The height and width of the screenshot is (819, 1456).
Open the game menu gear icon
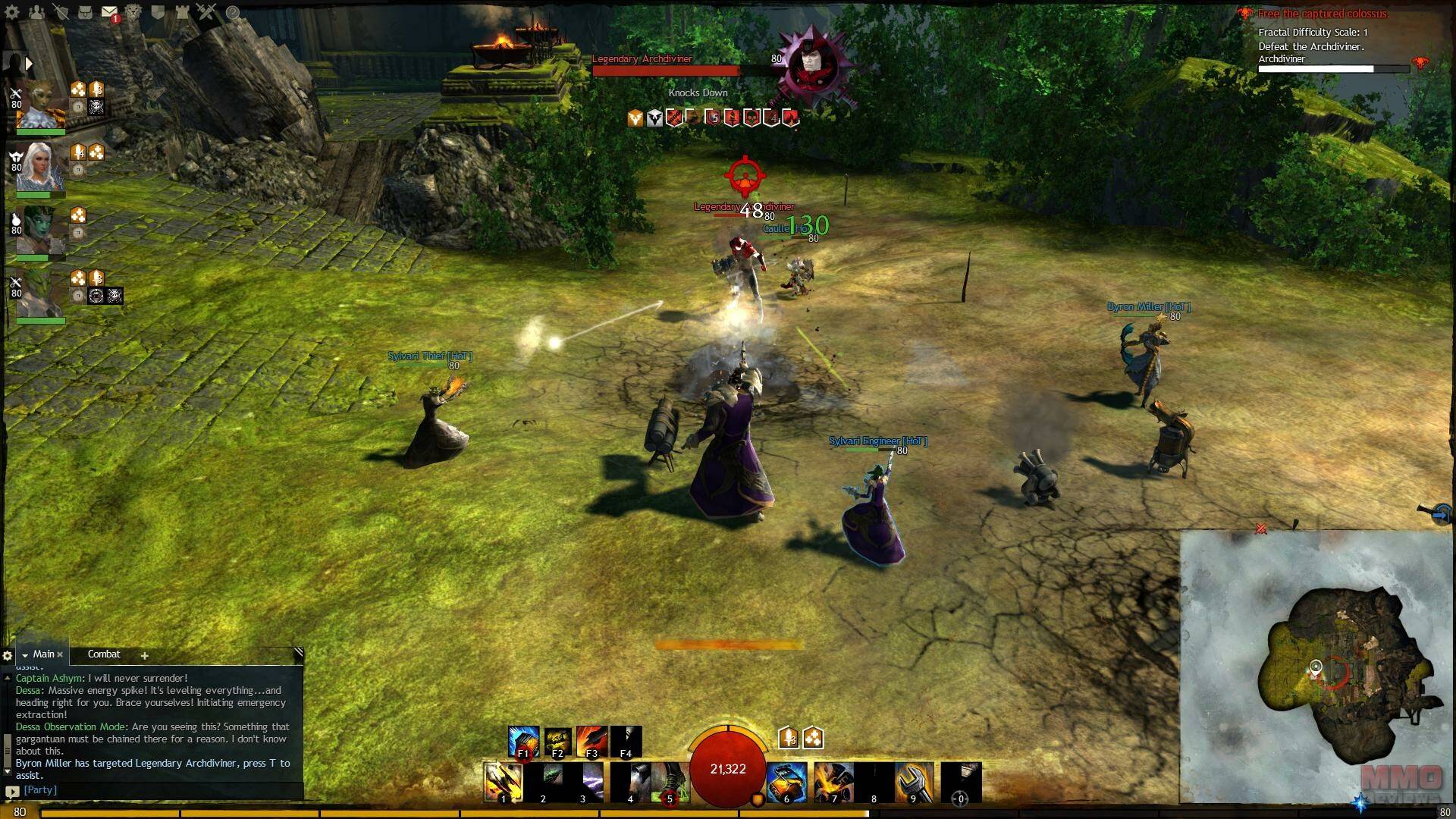pyautogui.click(x=12, y=11)
